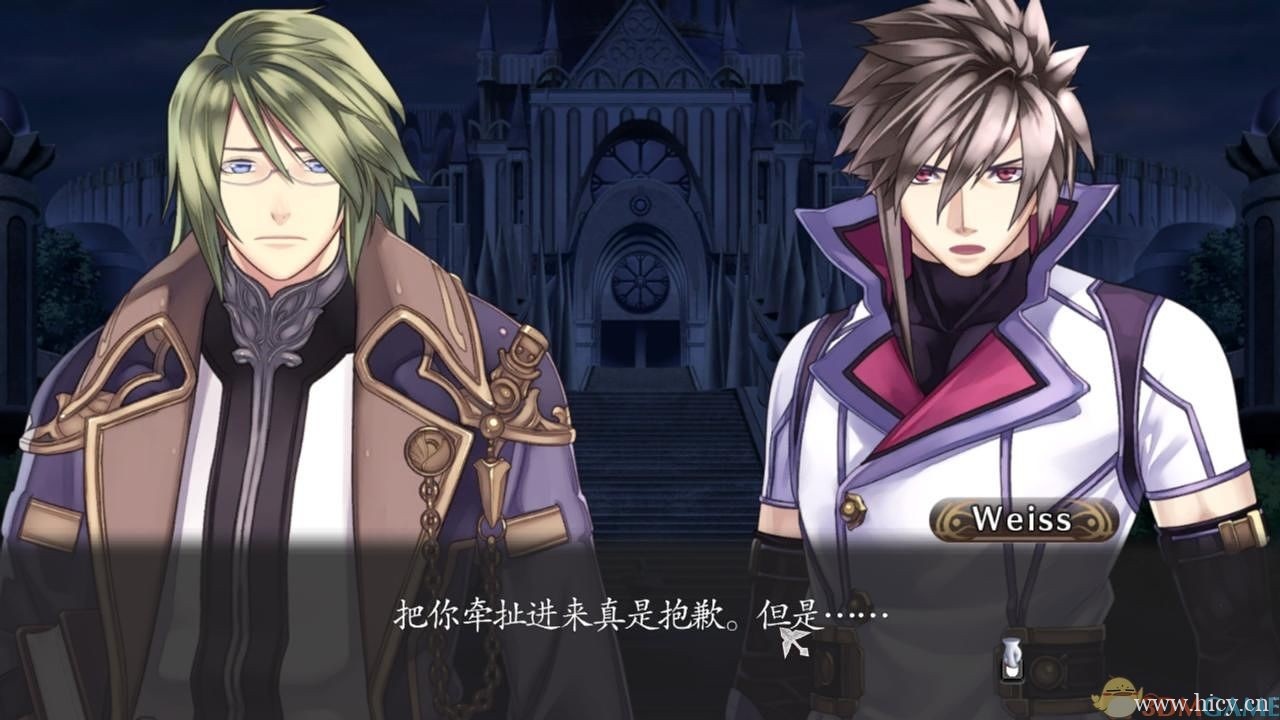Click the www.hicy.cn watermark link
The width and height of the screenshot is (1280, 720).
pyautogui.click(x=1200, y=703)
